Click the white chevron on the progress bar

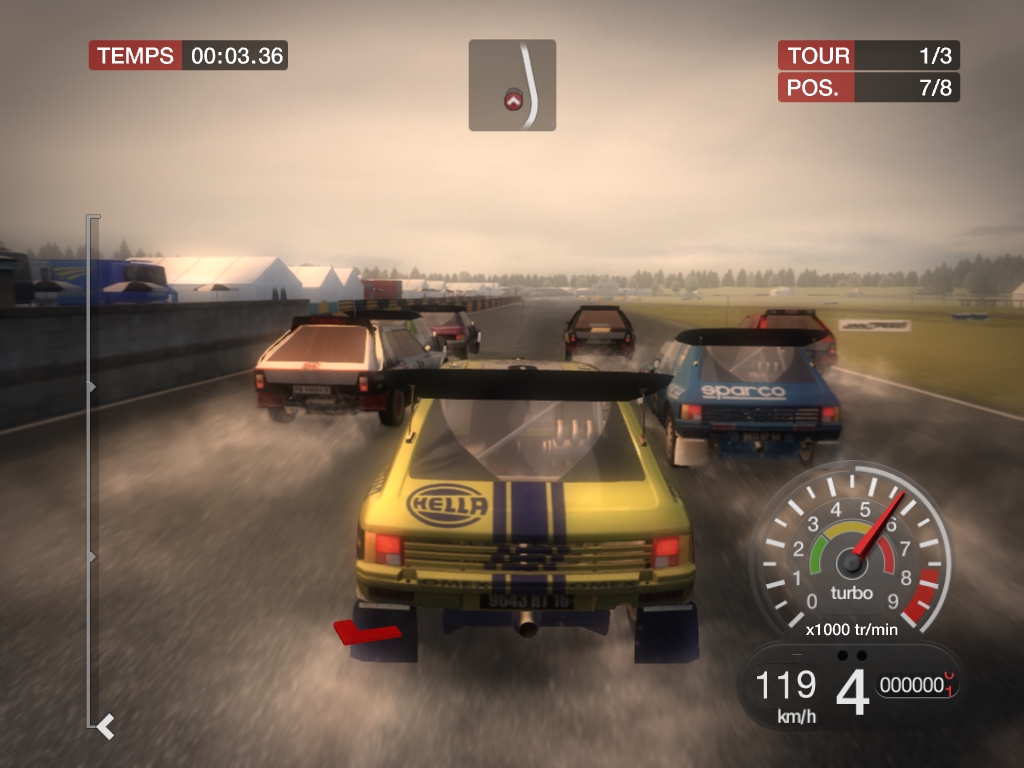pos(105,725)
